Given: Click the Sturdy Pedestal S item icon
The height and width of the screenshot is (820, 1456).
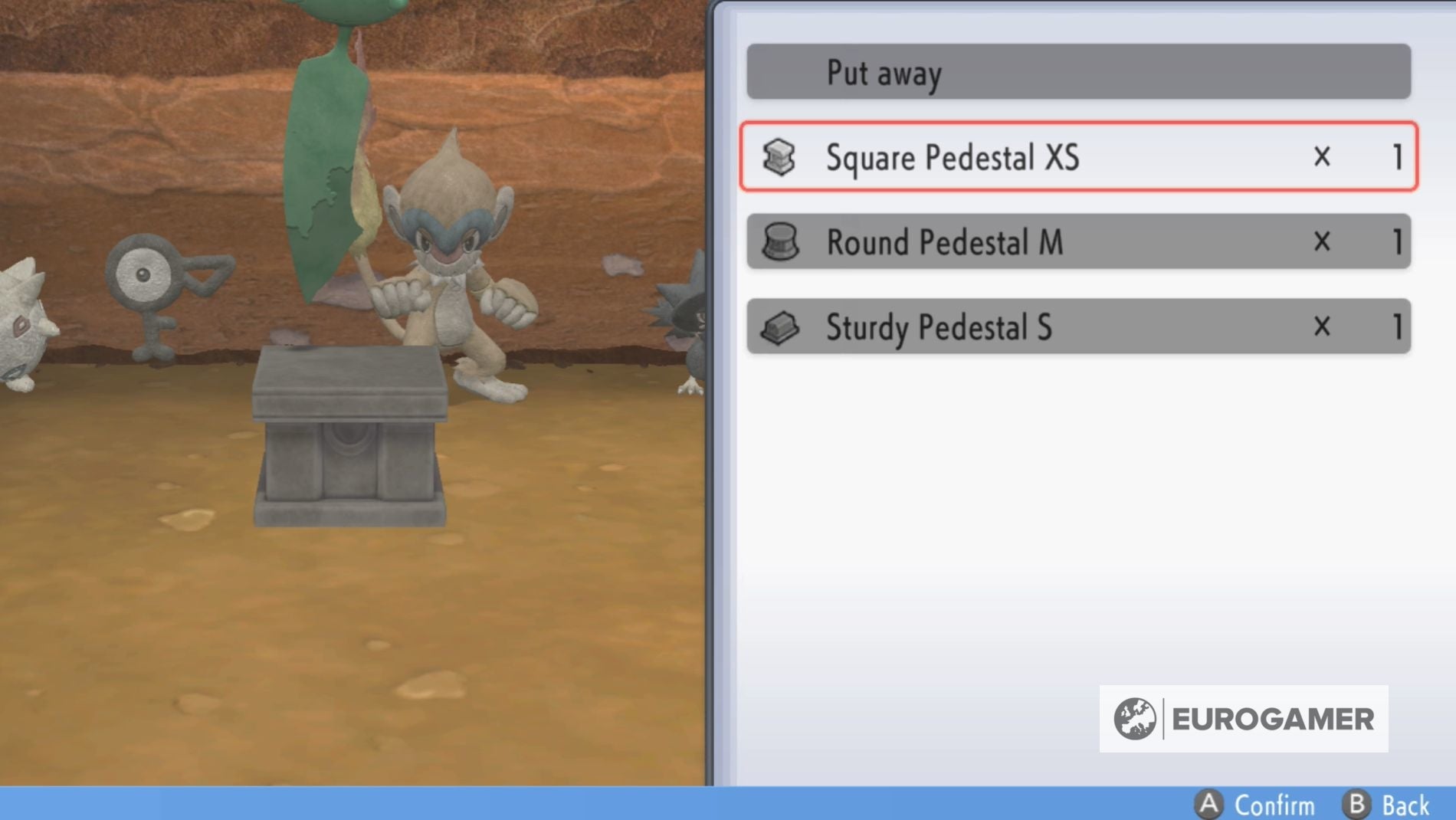Looking at the screenshot, I should (778, 327).
